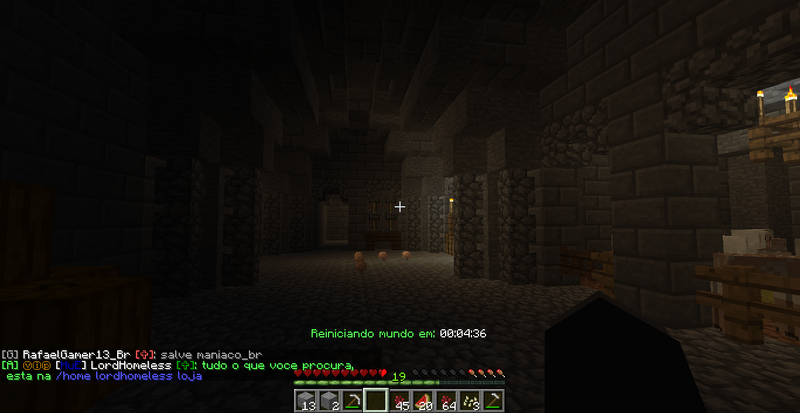Pick the full redstone stack of 64
The height and width of the screenshot is (413, 800).
click(x=446, y=401)
